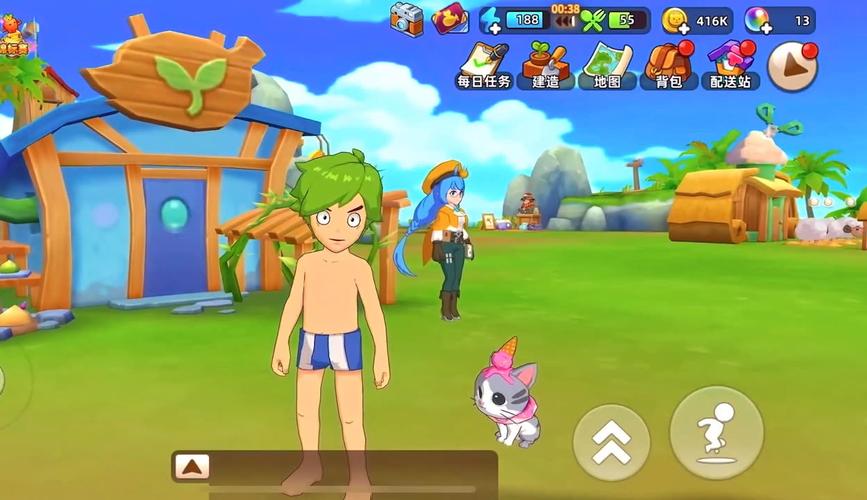Expand the chat bar with the up arrow
This screenshot has width=867, height=500.
click(x=191, y=465)
